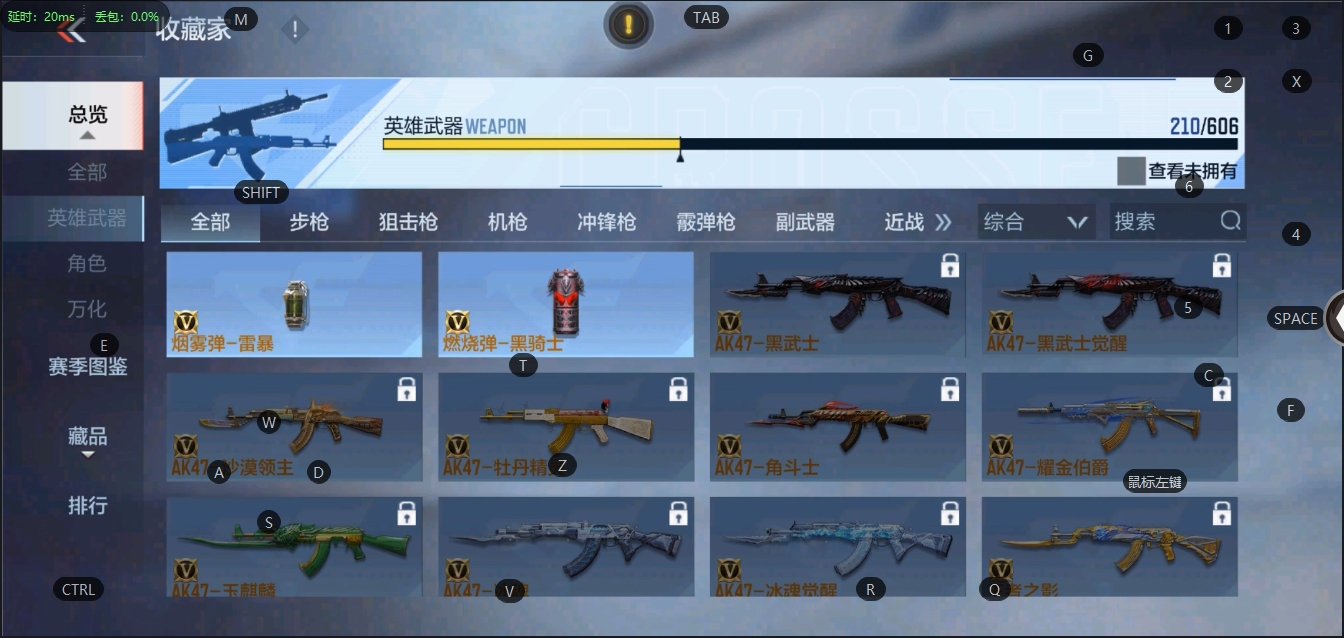Select 全部 in the left sidebar
Viewport: 1344px width, 638px height.
click(x=87, y=172)
